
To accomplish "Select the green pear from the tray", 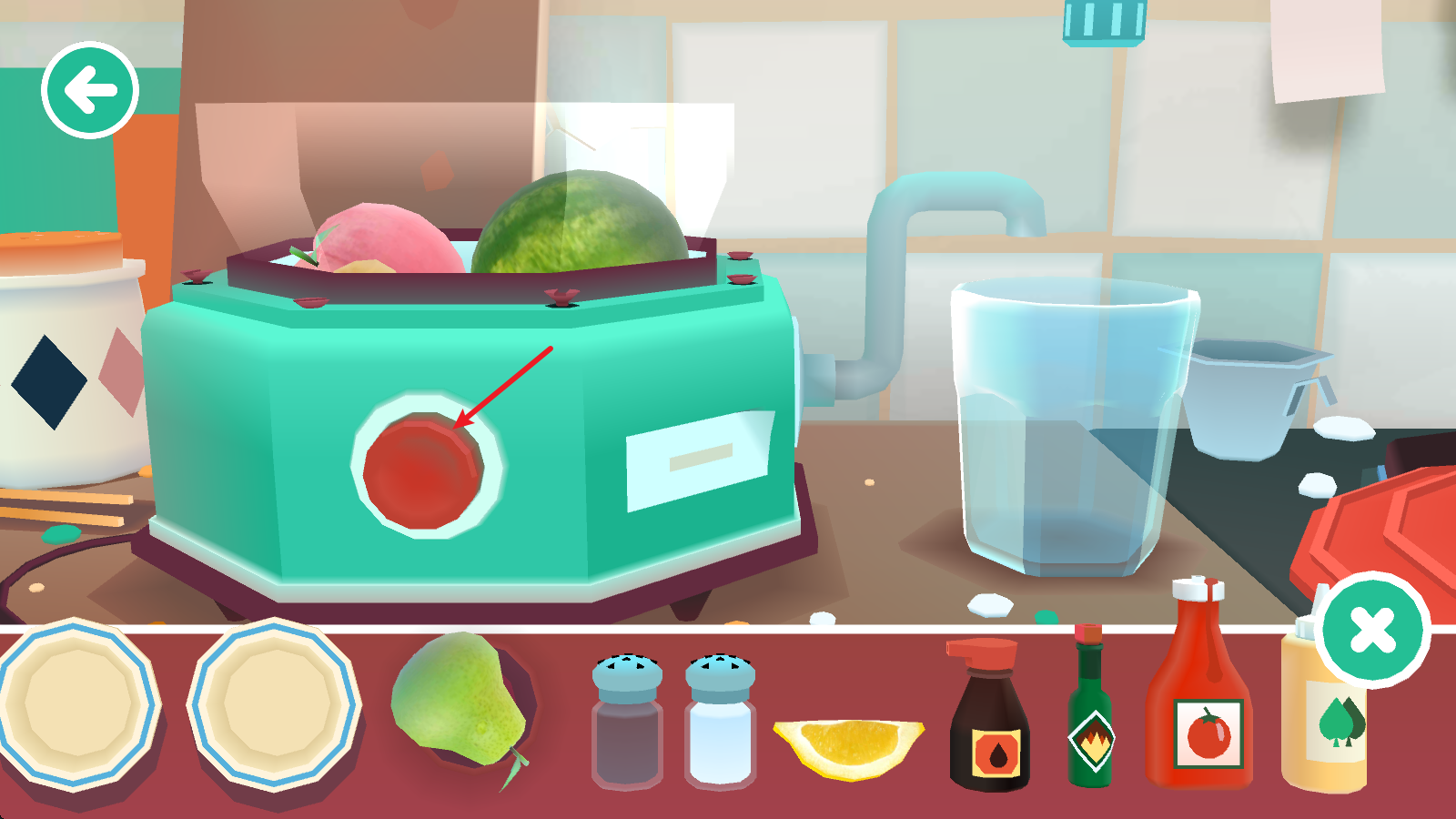I will [x=459, y=704].
